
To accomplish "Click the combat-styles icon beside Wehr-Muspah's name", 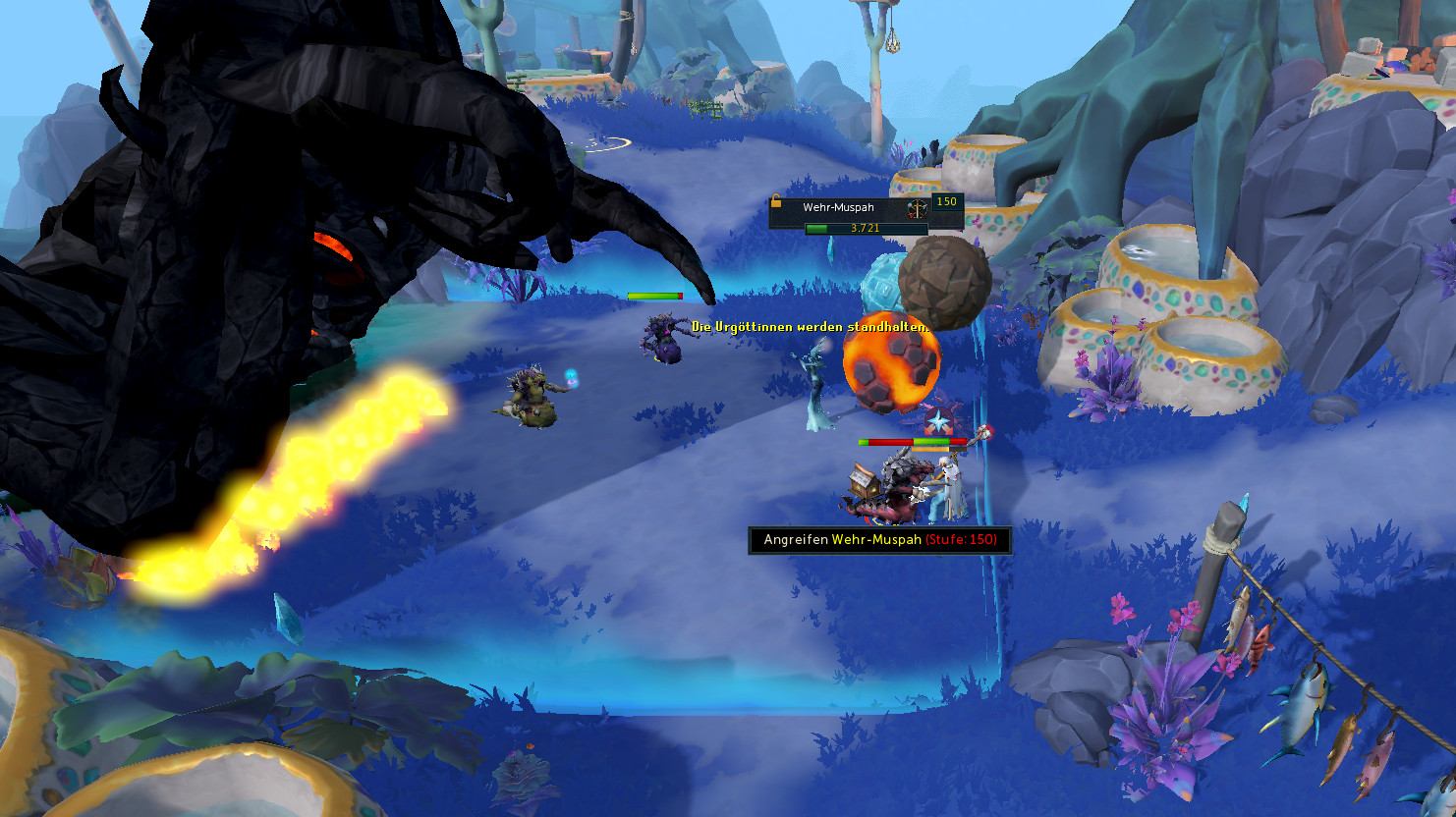I will point(917,209).
